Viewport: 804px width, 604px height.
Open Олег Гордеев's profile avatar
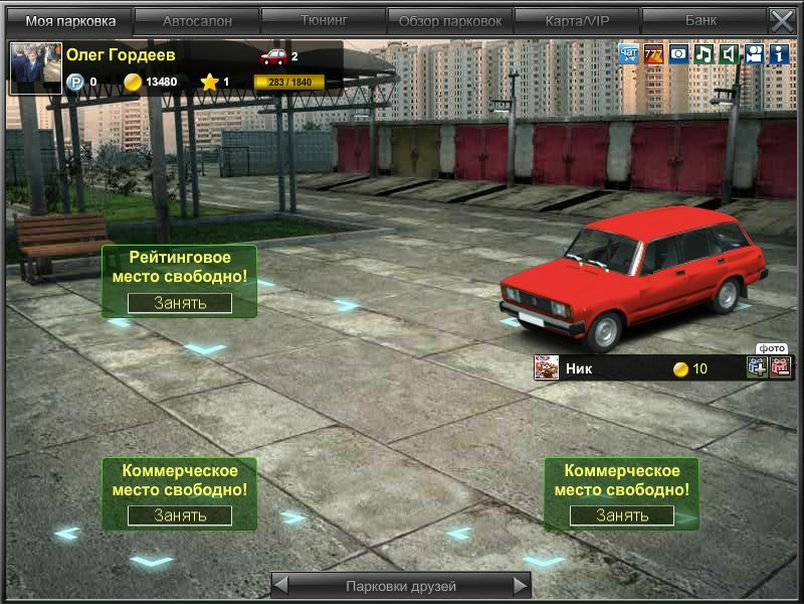(35, 69)
